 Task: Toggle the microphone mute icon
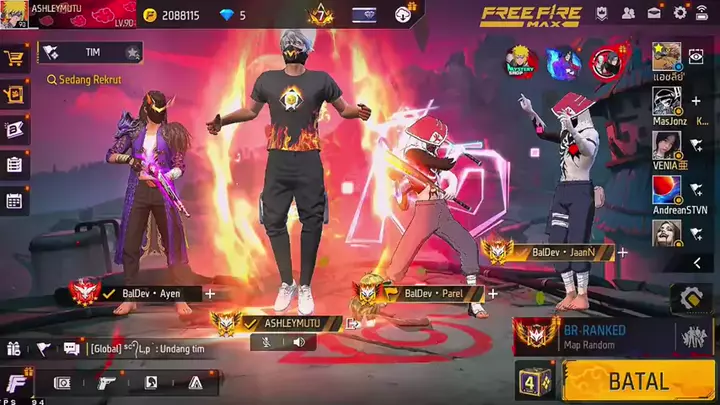pyautogui.click(x=268, y=342)
